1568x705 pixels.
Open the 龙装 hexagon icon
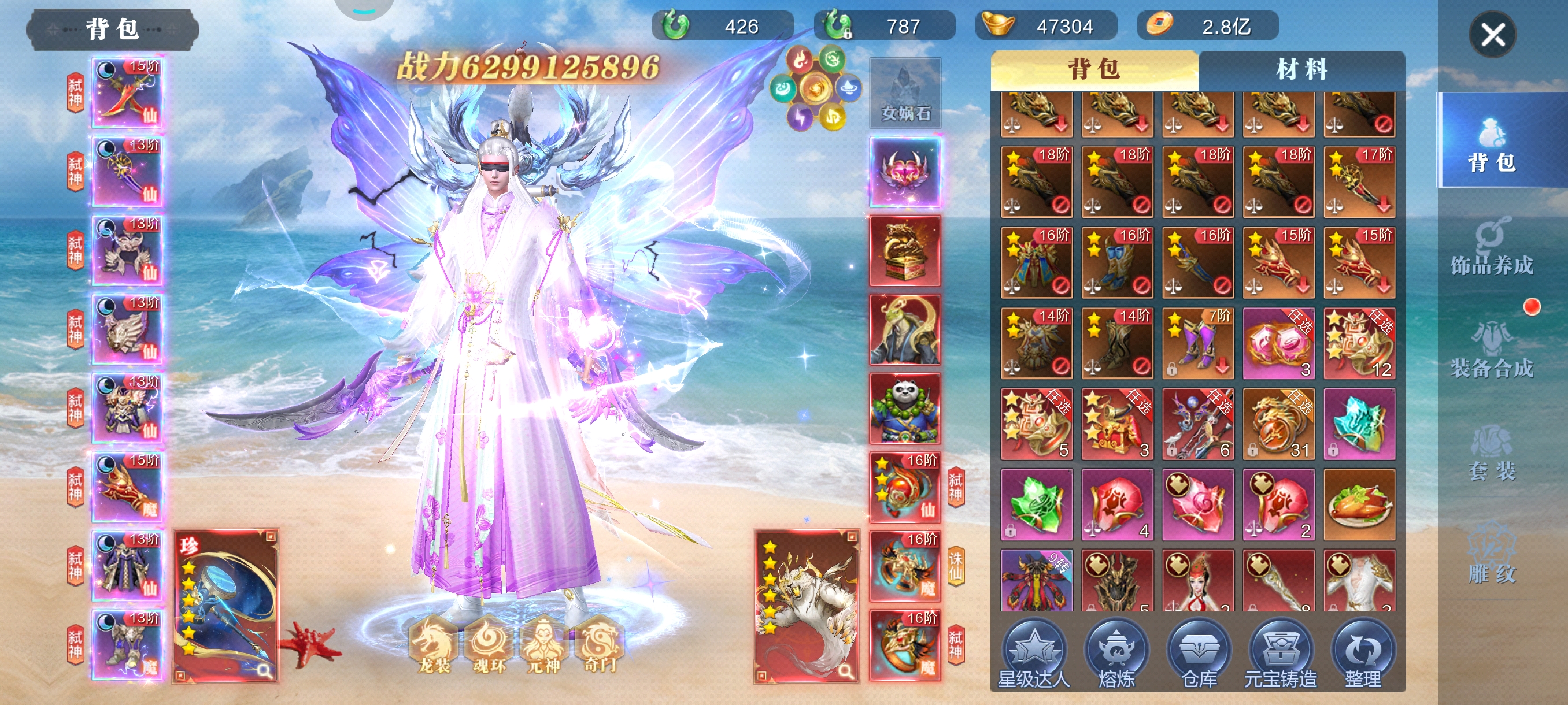pyautogui.click(x=434, y=646)
